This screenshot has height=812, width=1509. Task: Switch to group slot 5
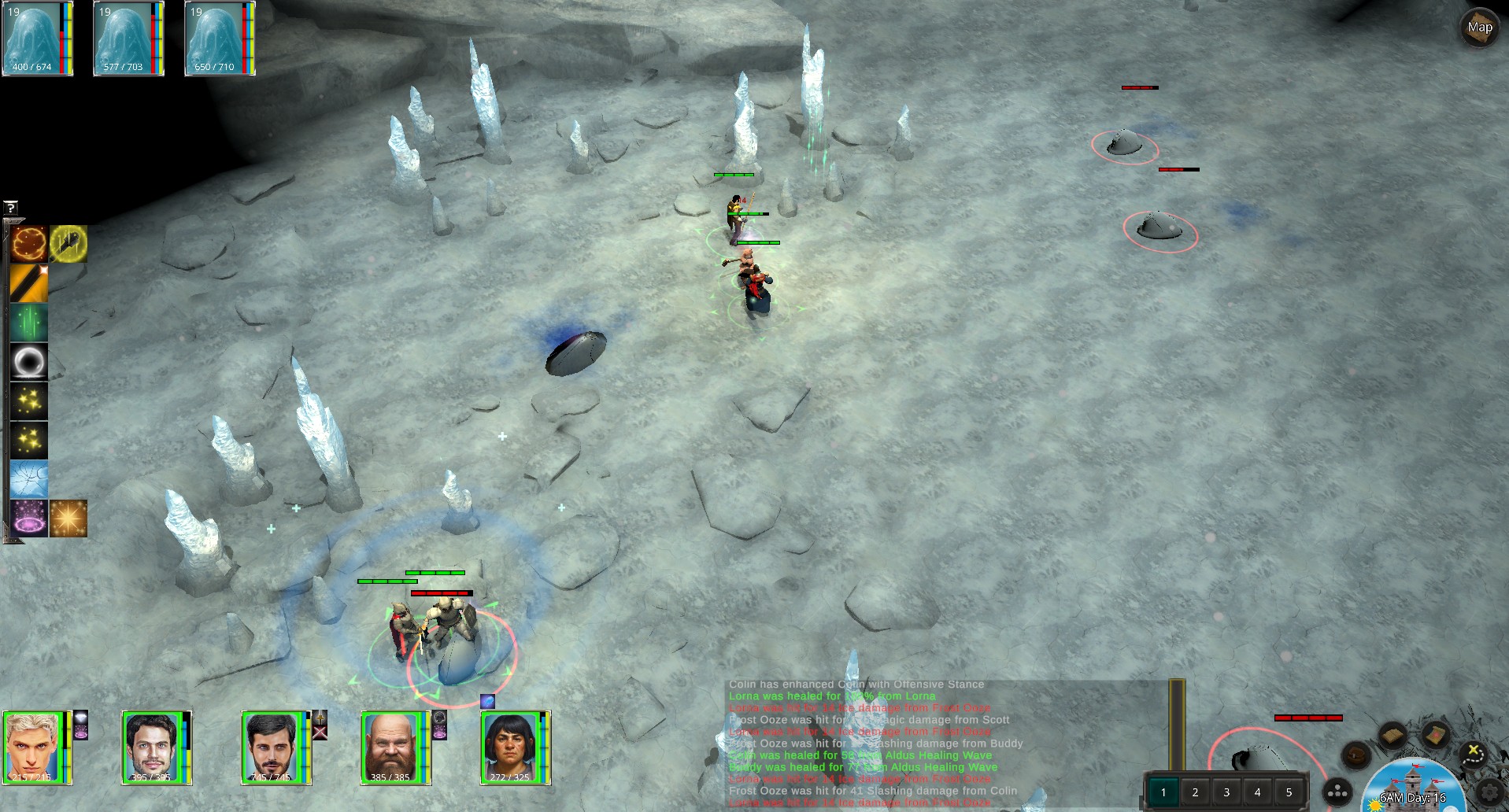[1289, 792]
